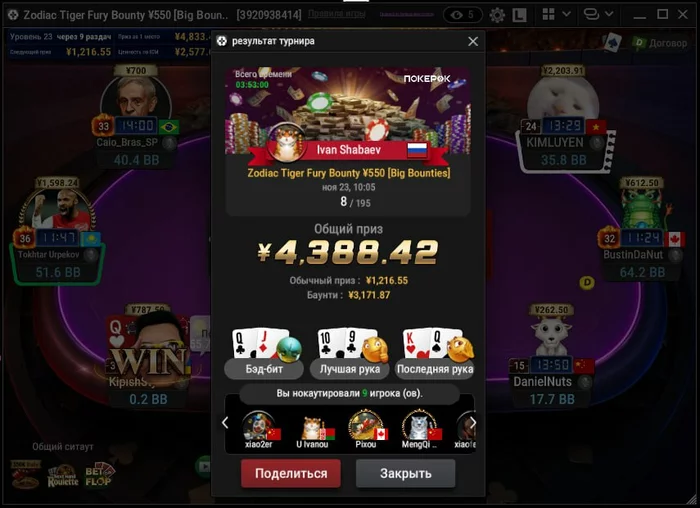Close the tournament result dialog with the X

473,42
